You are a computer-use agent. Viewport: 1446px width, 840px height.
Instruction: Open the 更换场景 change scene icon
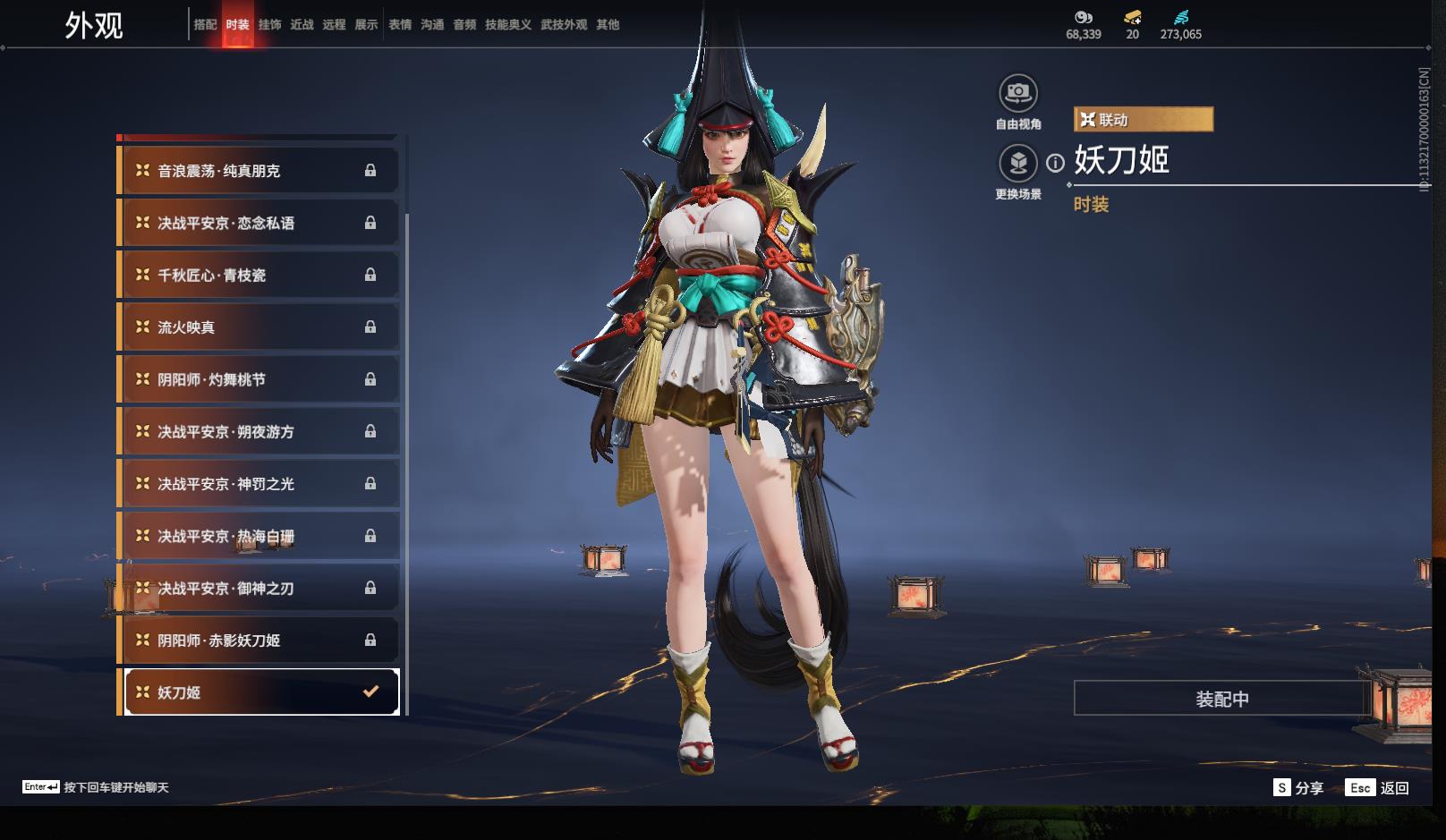(1017, 164)
